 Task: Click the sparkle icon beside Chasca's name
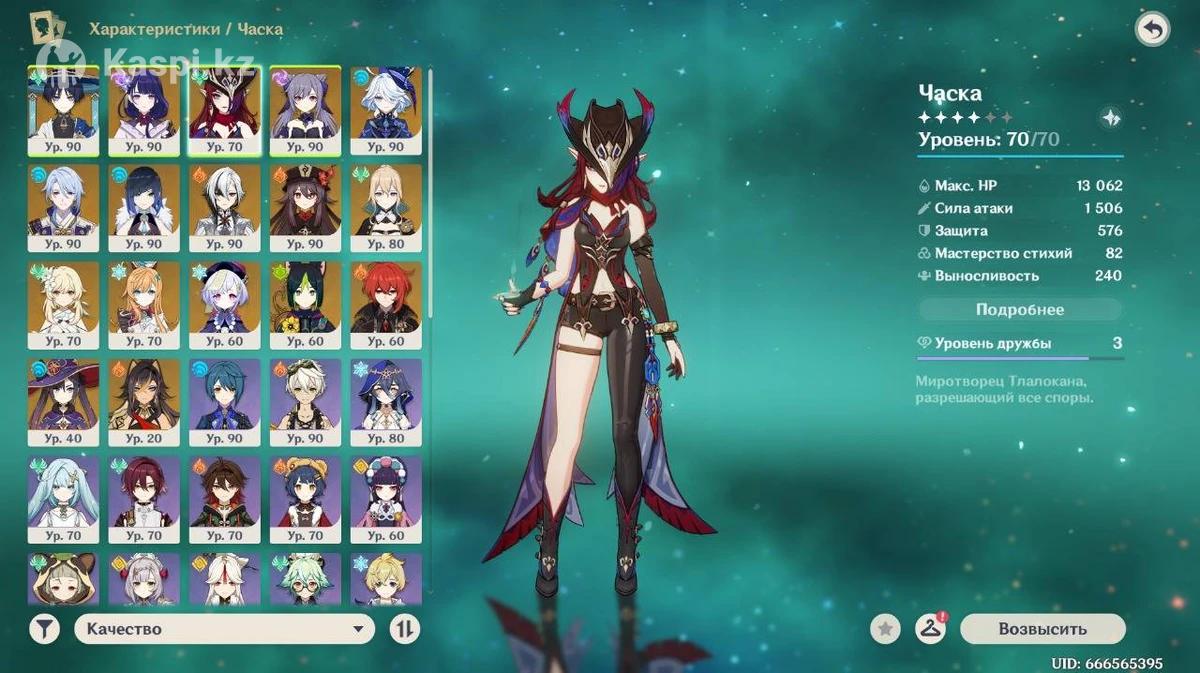tap(1110, 118)
